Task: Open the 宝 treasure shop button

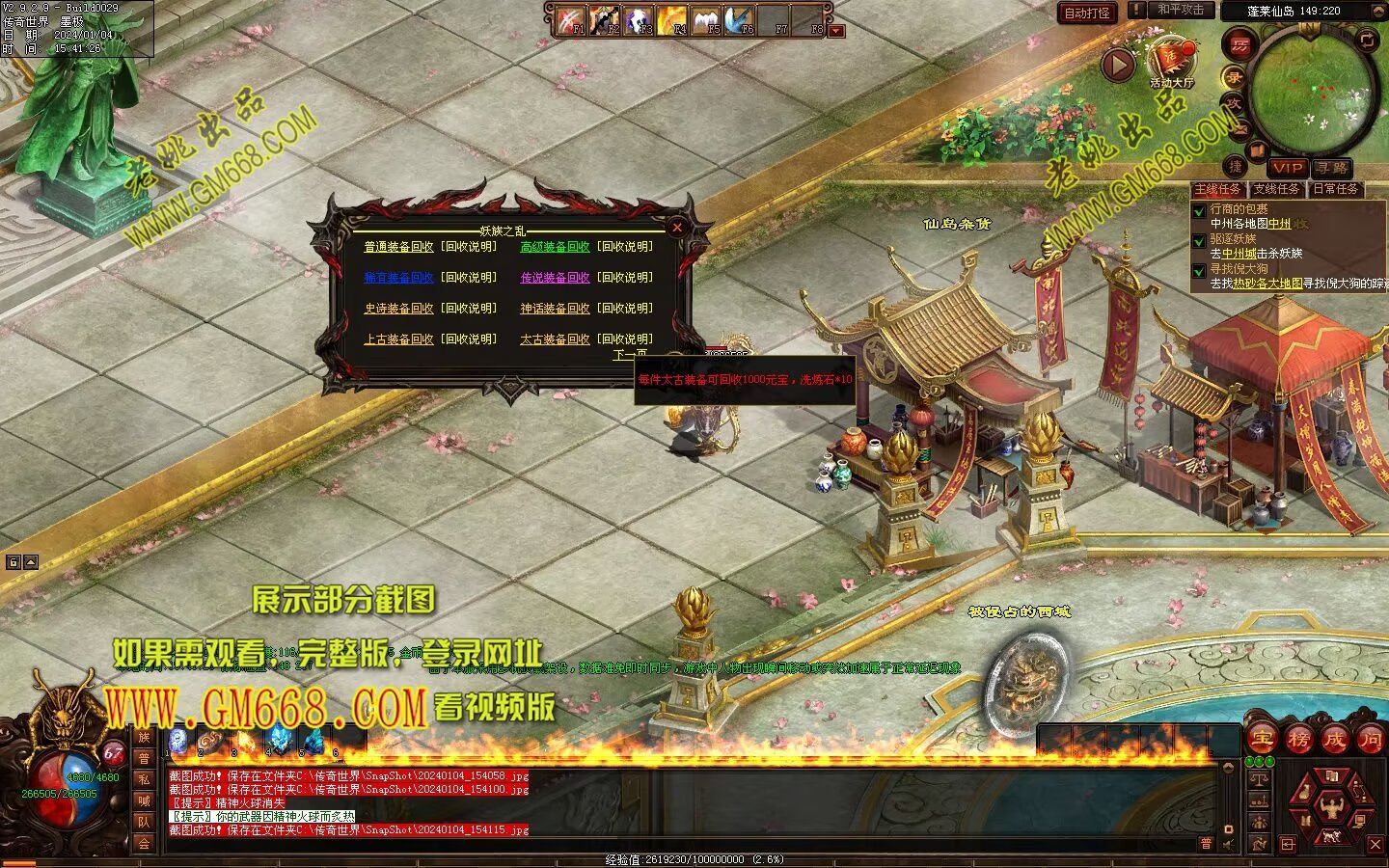Action: pyautogui.click(x=1262, y=740)
